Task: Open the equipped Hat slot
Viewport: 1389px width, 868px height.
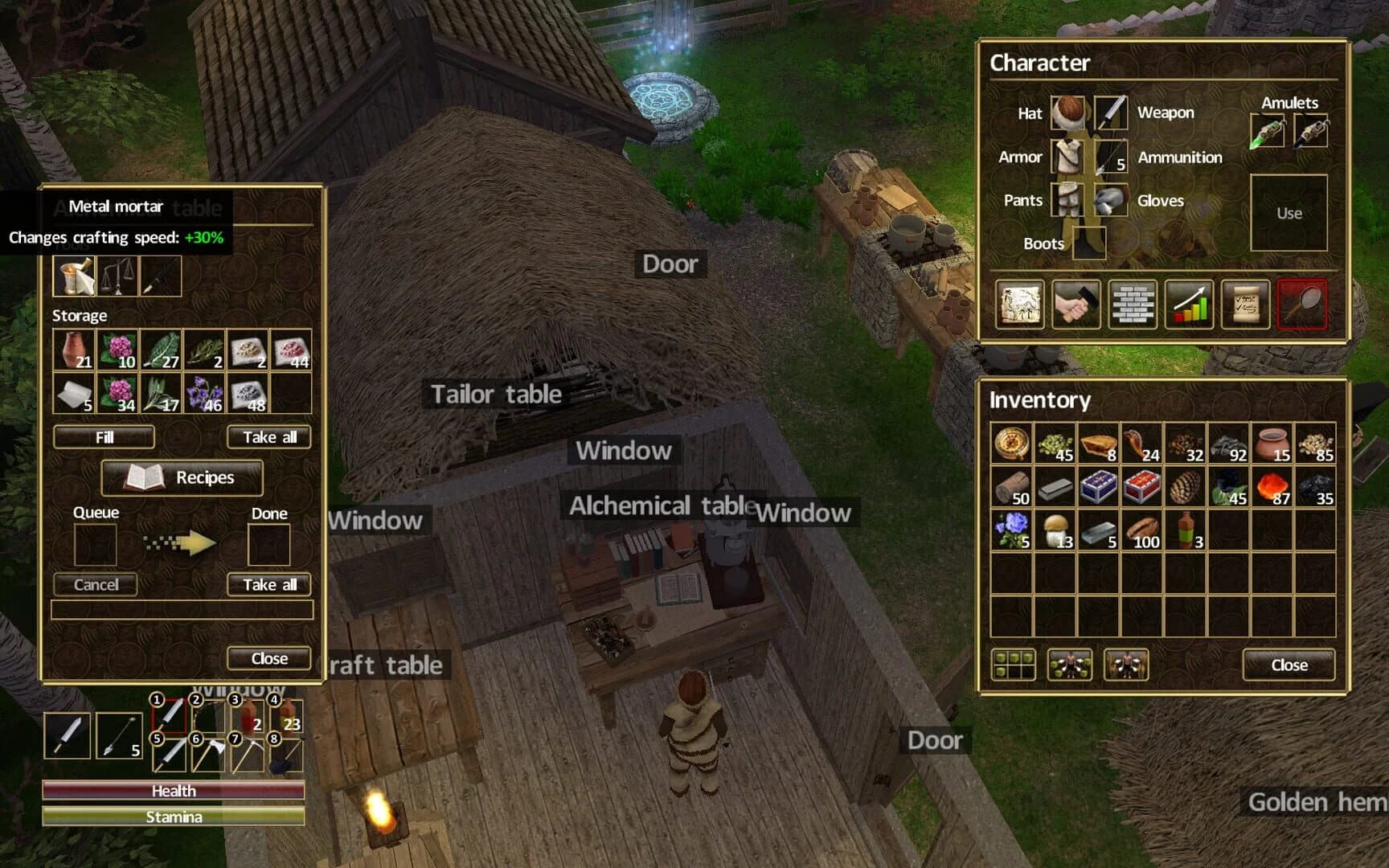Action: pos(1069,113)
